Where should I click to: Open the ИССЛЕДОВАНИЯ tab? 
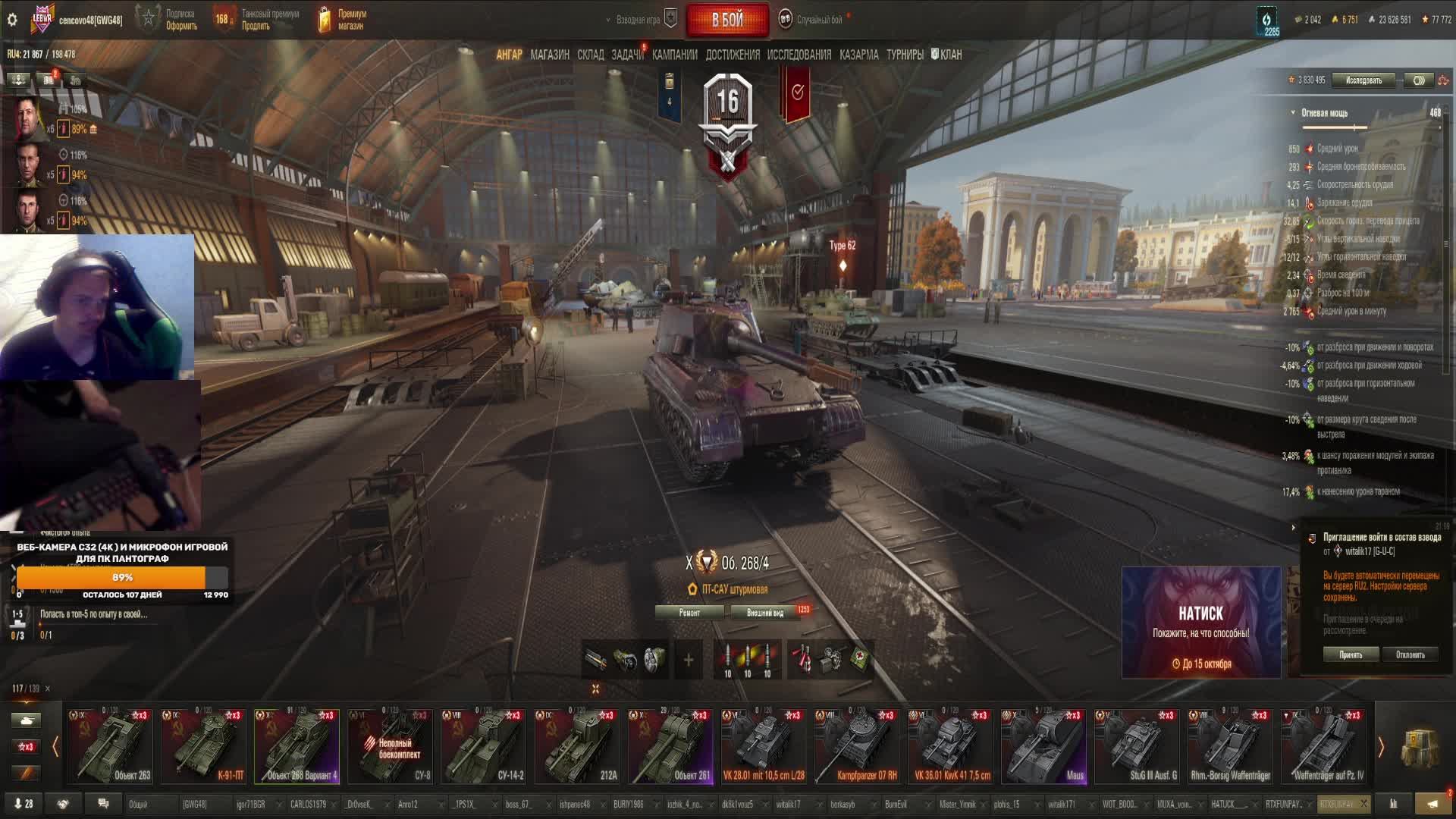click(799, 55)
